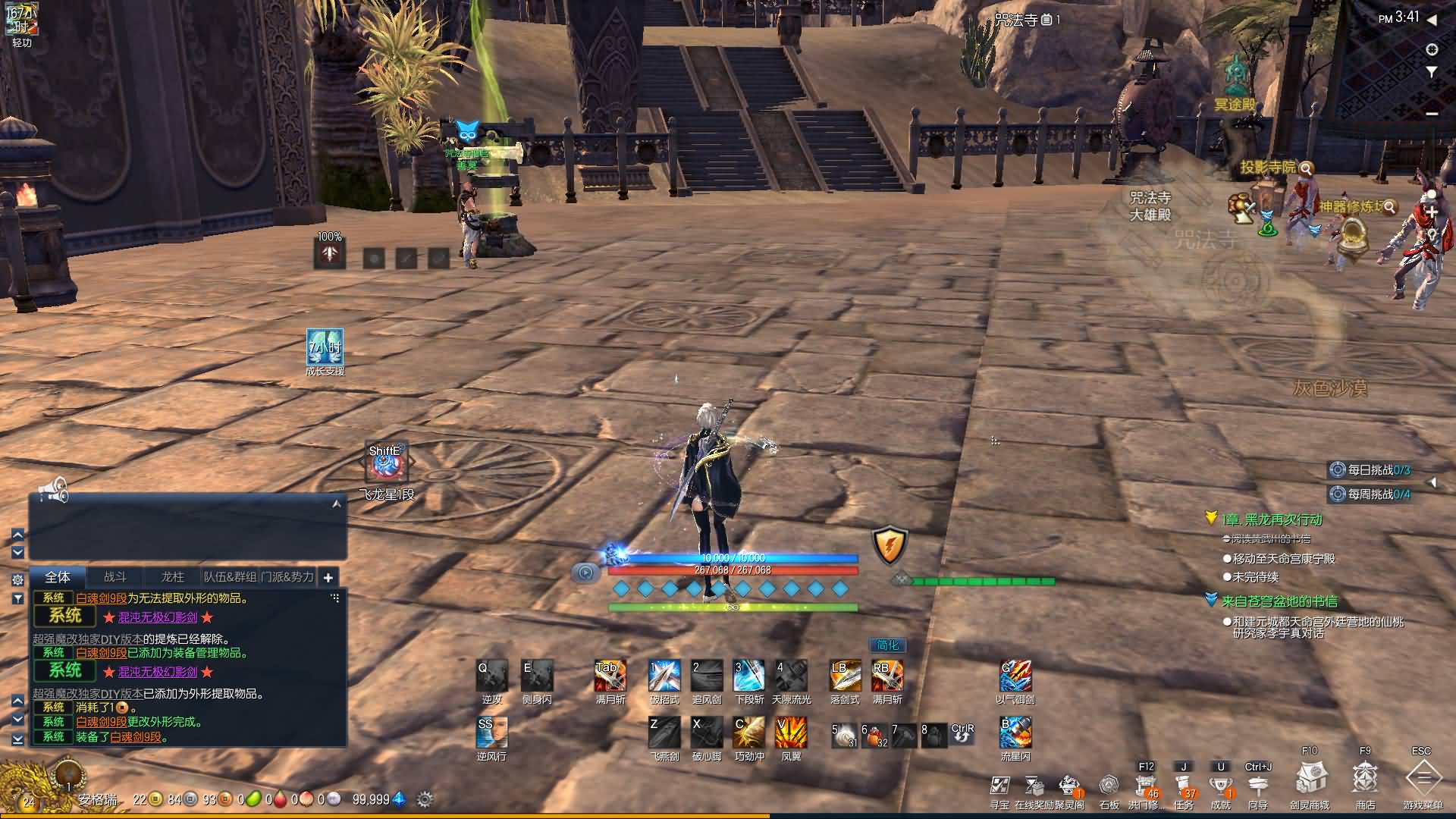
Task: Open the 任务 quest log
Action: (1183, 784)
